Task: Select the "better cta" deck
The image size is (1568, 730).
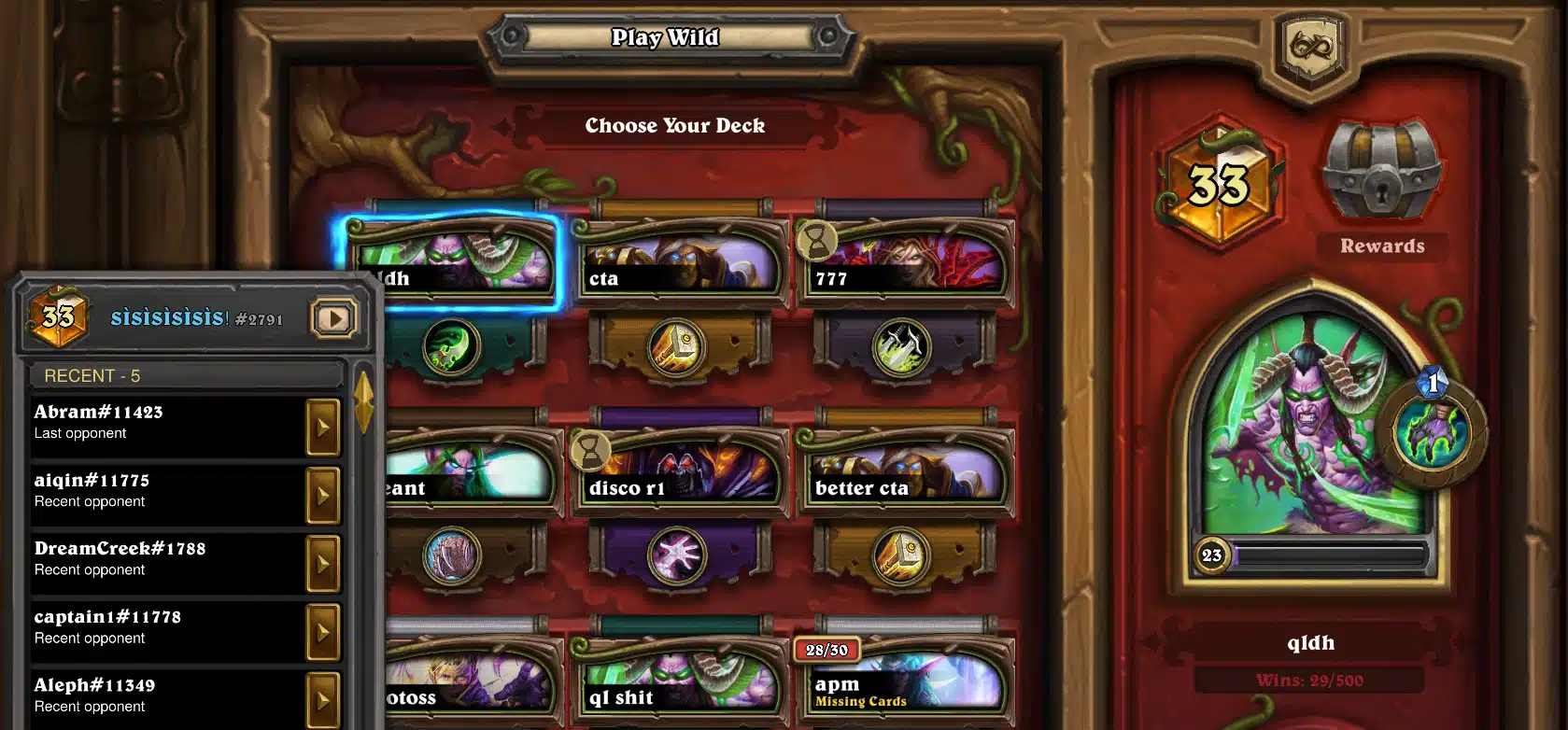Action: pos(905,473)
